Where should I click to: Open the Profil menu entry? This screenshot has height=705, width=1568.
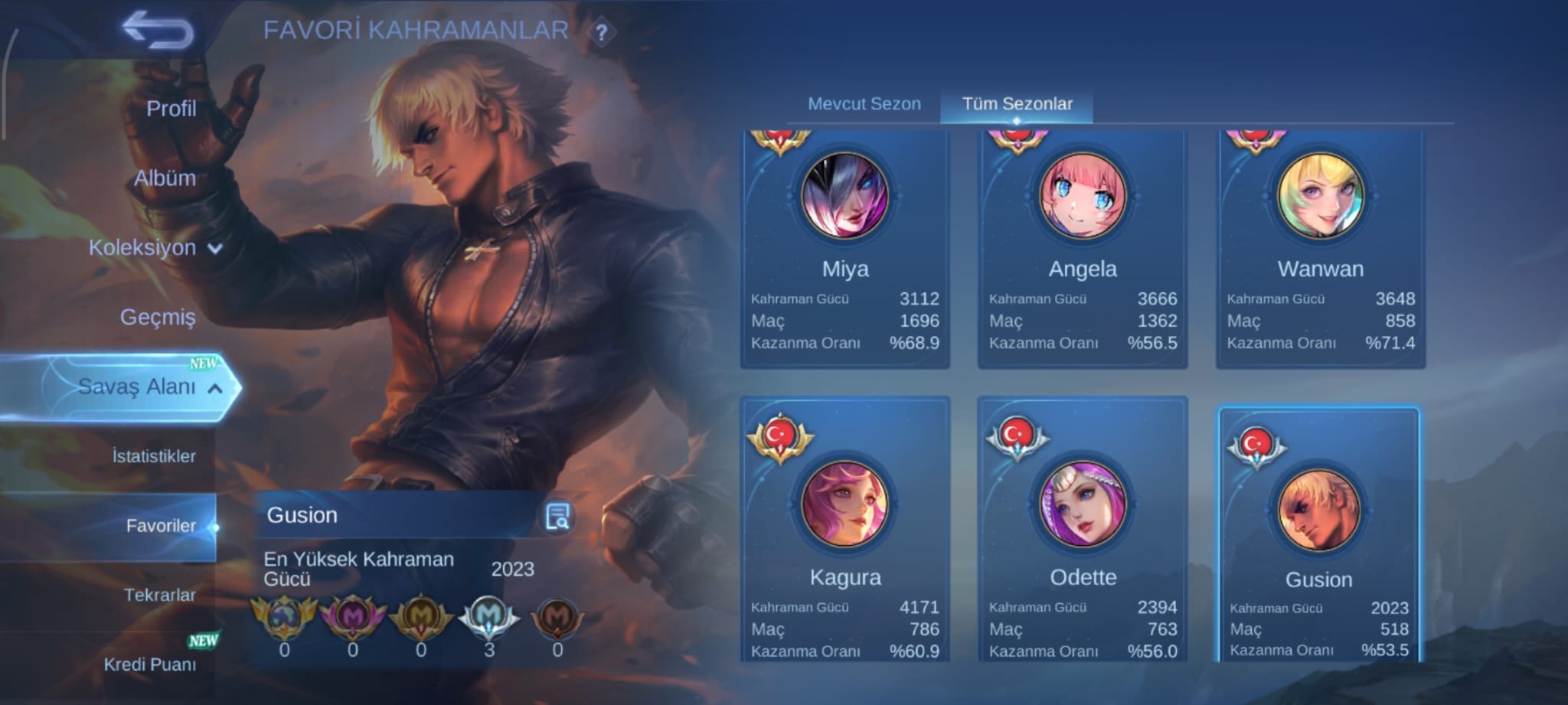pyautogui.click(x=171, y=109)
